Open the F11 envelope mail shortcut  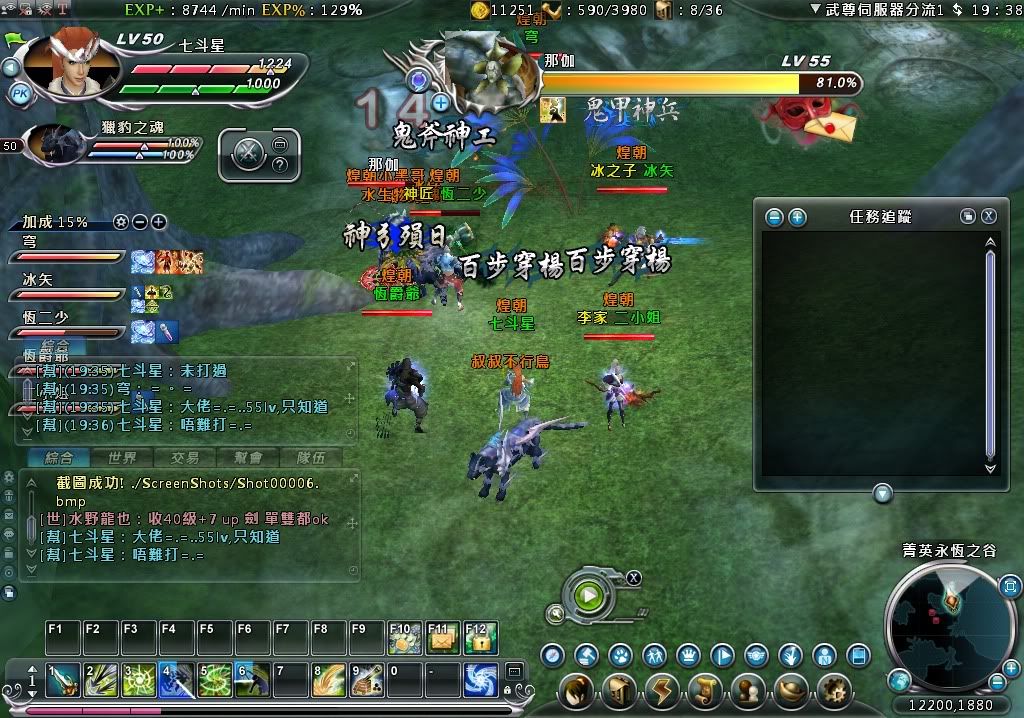[442, 638]
